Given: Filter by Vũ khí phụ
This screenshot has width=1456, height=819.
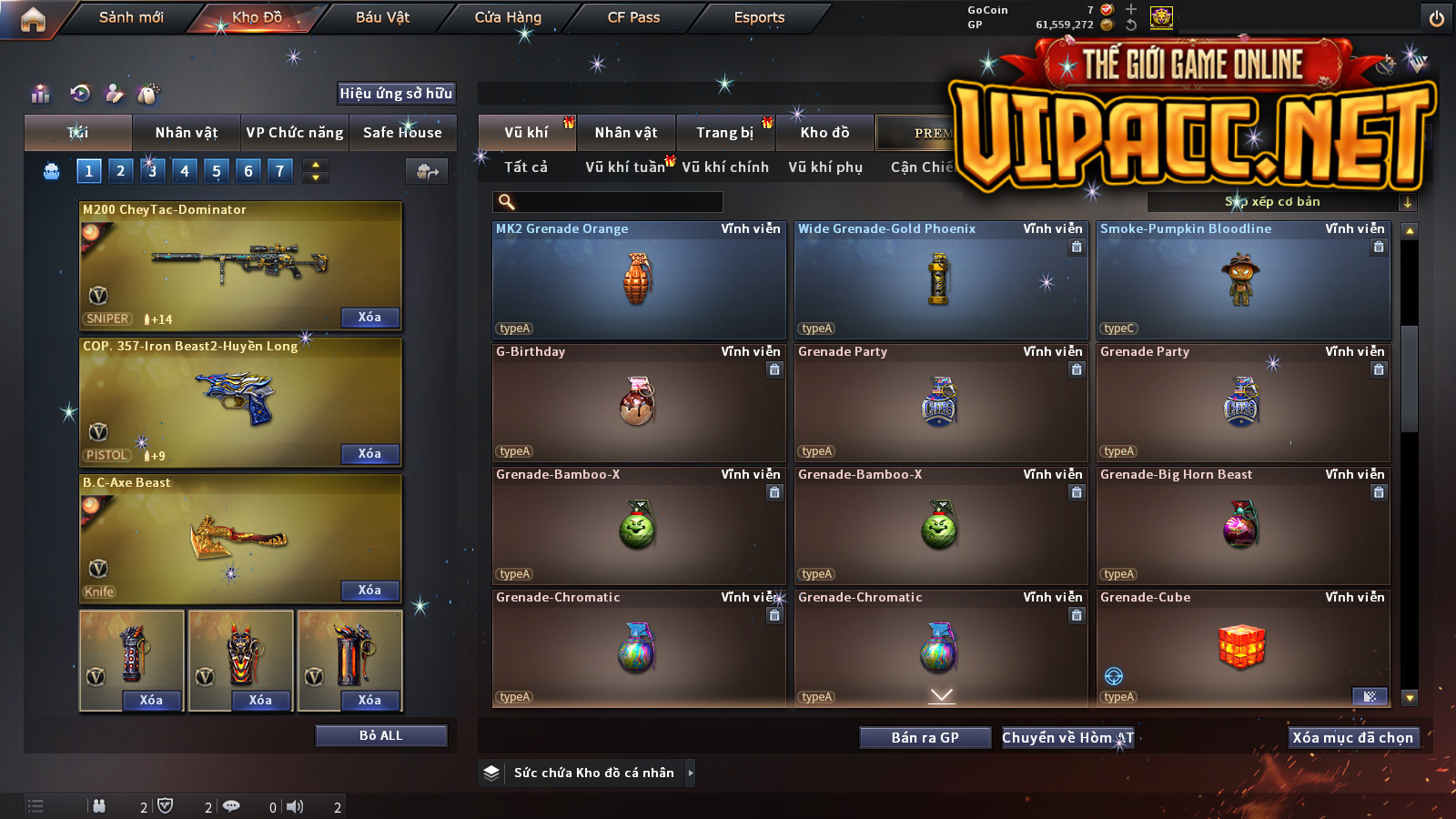Looking at the screenshot, I should 825,167.
